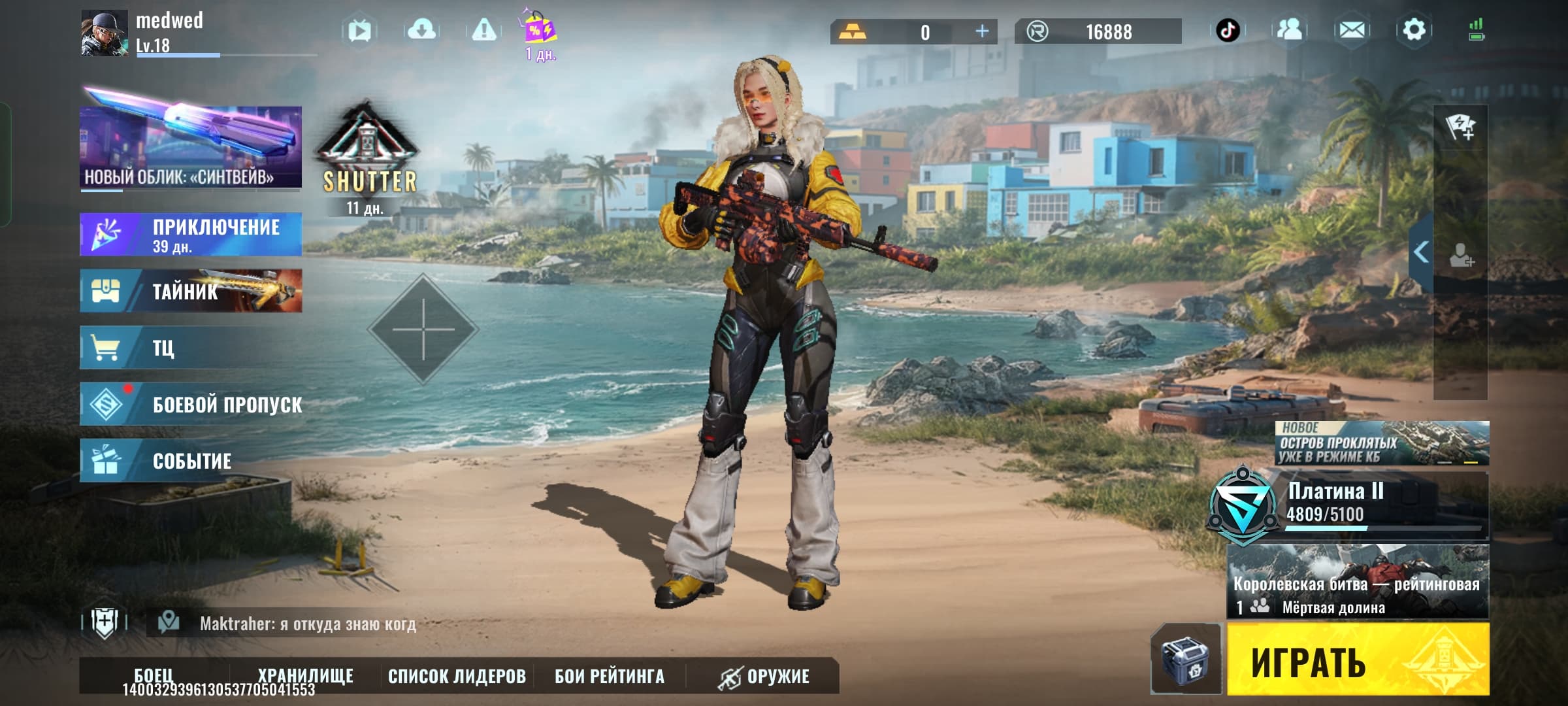Open the Shutter event icon
Viewport: 1568px width, 706px height.
[x=367, y=157]
